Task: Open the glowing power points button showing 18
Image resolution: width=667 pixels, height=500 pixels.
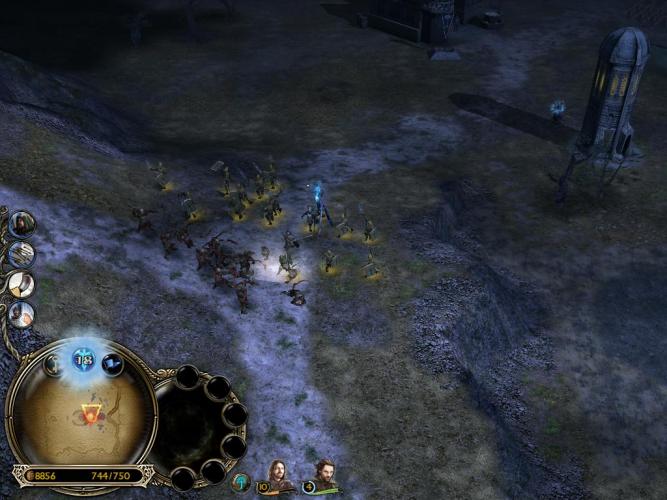Action: pyautogui.click(x=83, y=359)
